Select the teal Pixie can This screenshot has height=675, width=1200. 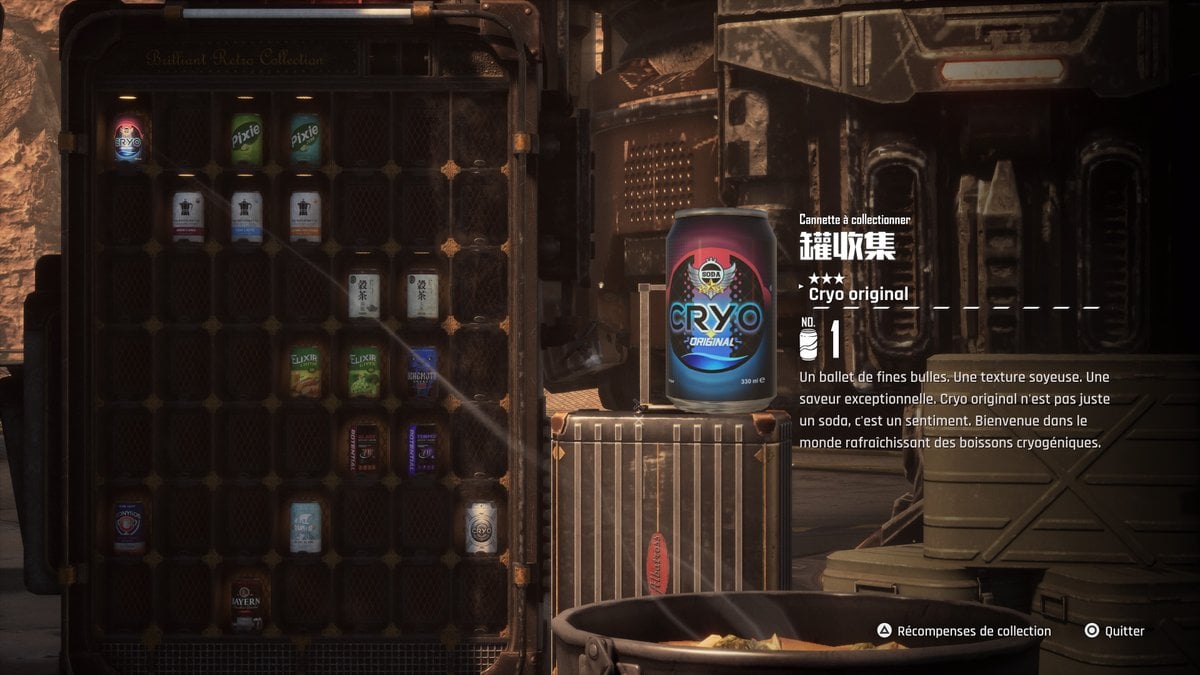305,138
